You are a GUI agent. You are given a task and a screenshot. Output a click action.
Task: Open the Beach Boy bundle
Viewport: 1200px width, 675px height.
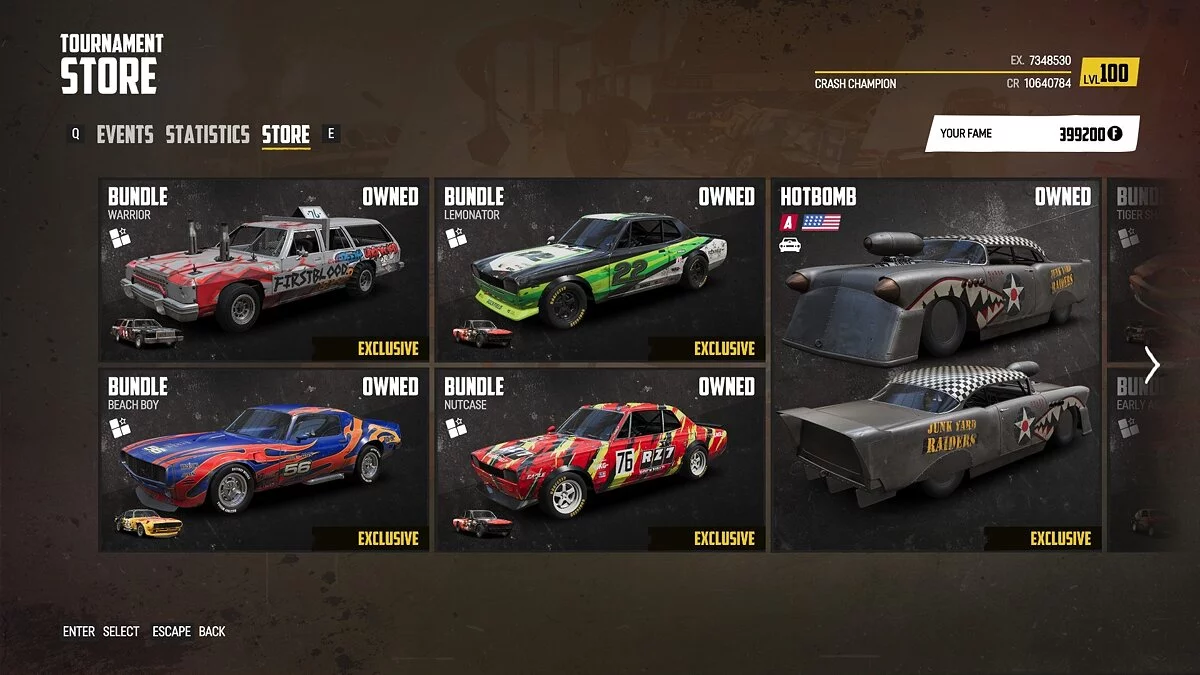coord(264,459)
